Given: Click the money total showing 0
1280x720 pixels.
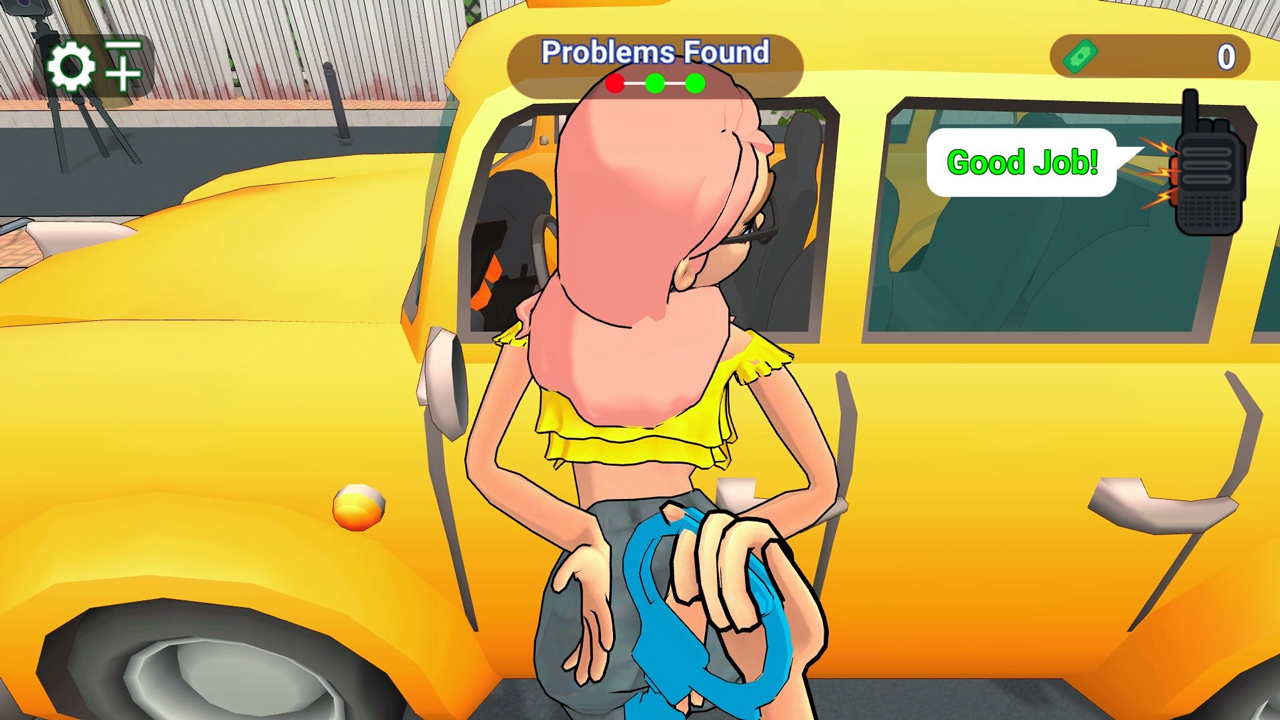Looking at the screenshot, I should pos(1226,57).
